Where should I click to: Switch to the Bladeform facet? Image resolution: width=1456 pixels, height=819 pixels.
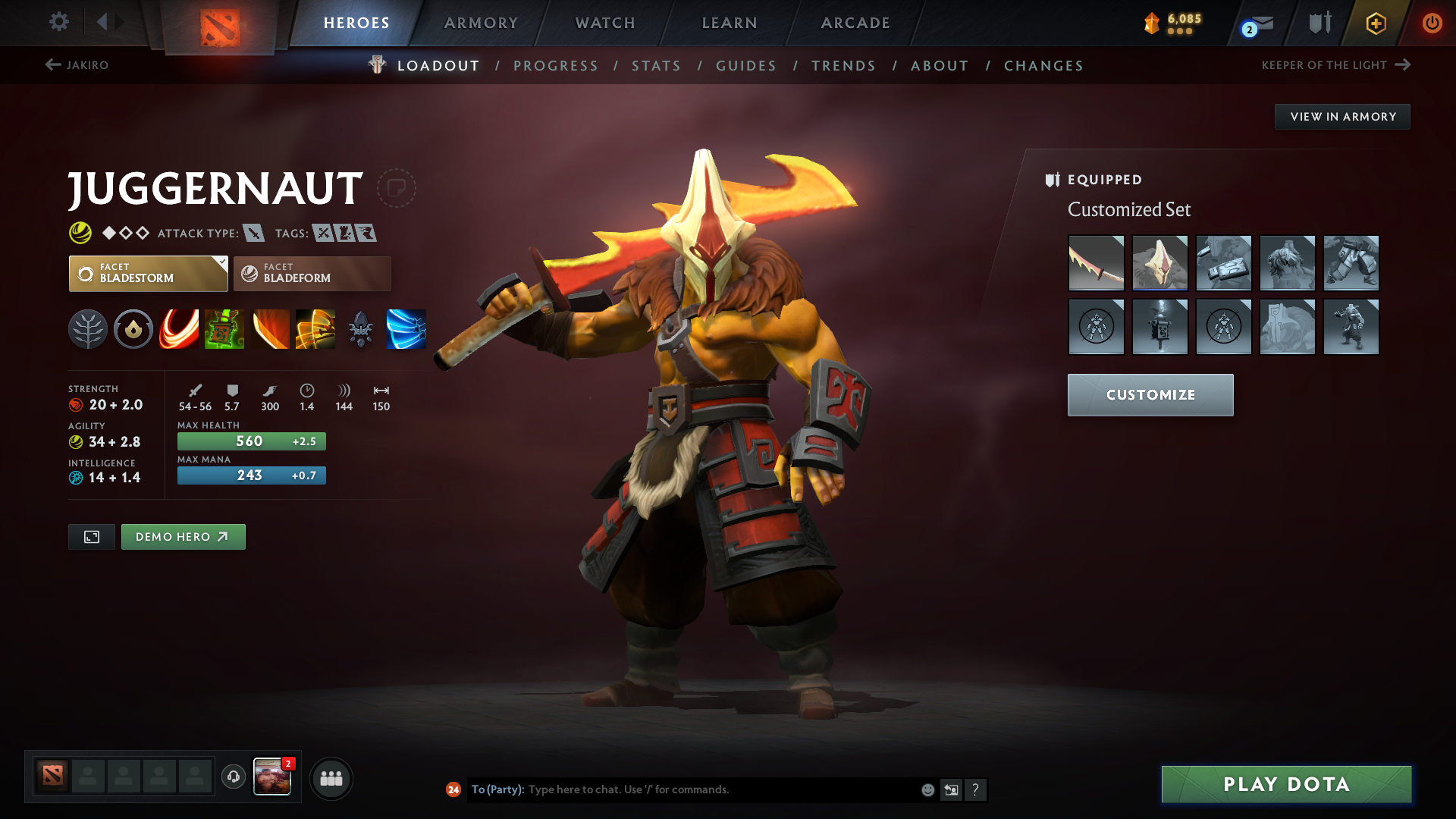tap(311, 273)
